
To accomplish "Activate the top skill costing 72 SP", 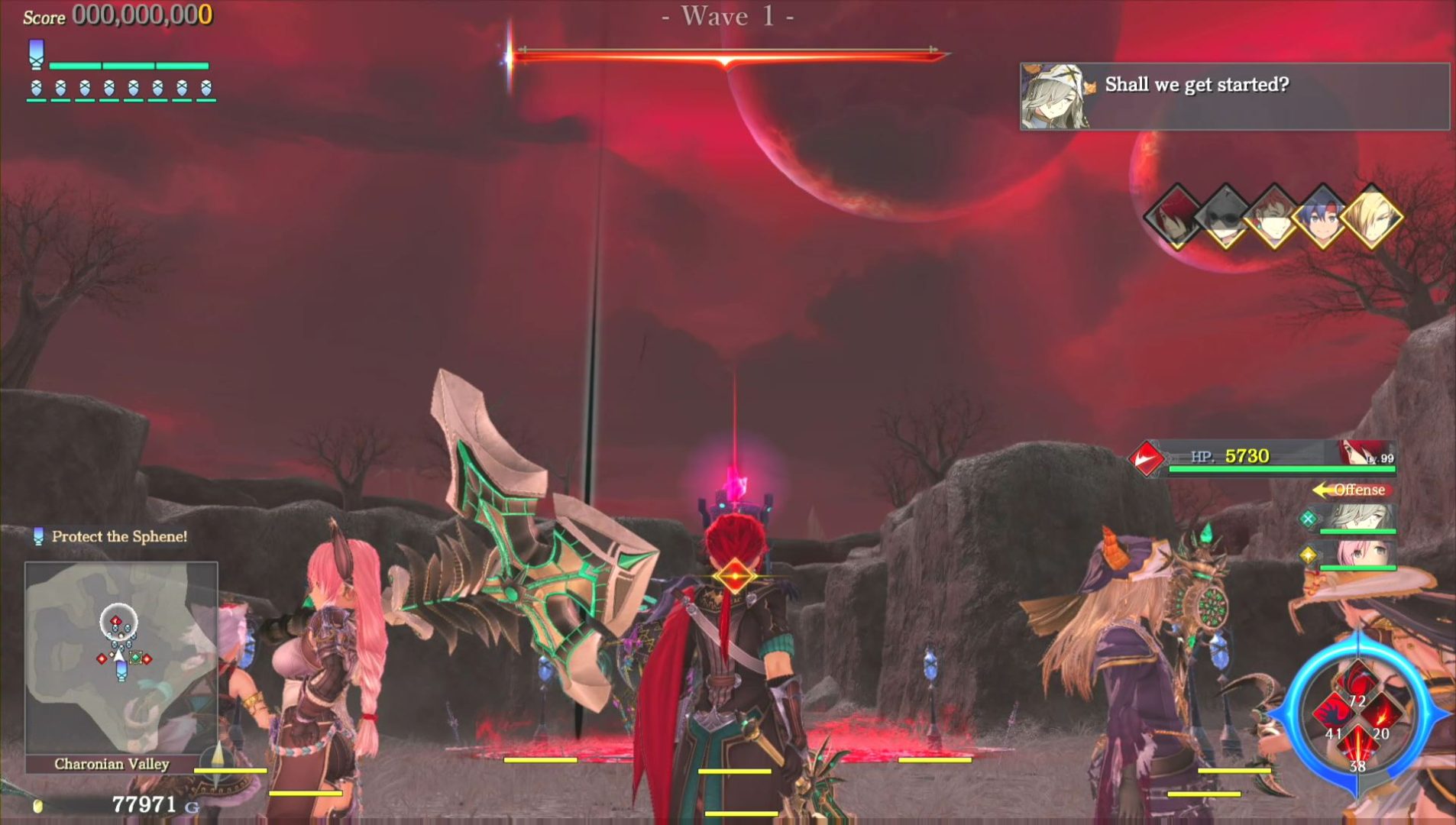I will 1357,682.
